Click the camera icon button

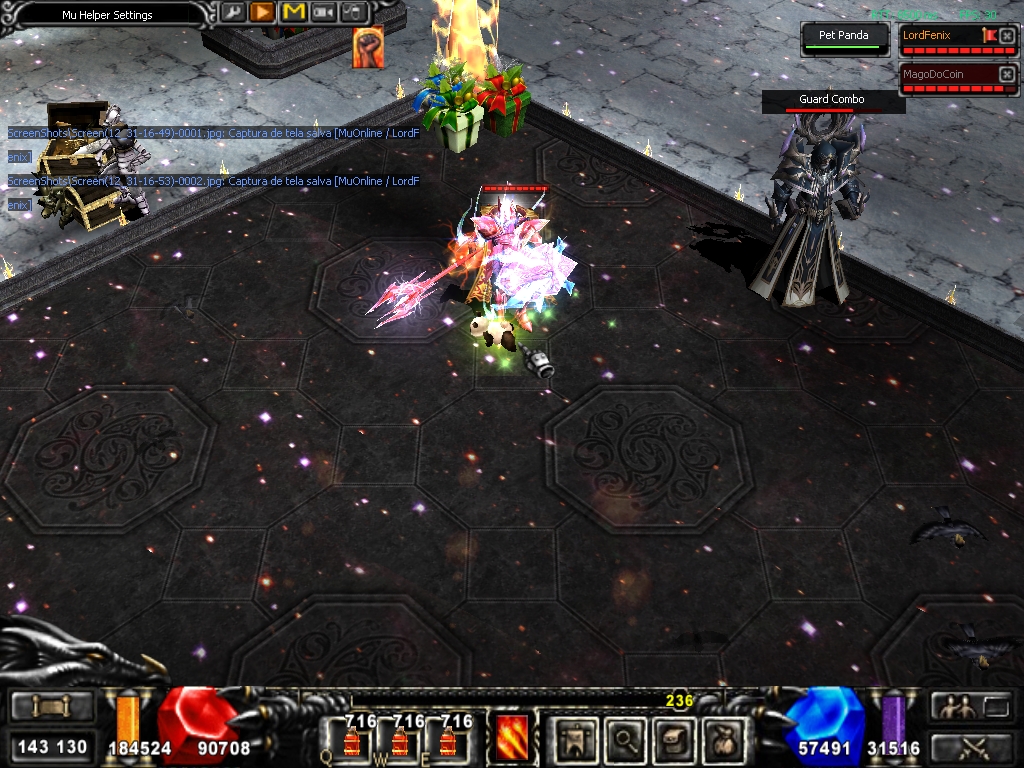324,12
